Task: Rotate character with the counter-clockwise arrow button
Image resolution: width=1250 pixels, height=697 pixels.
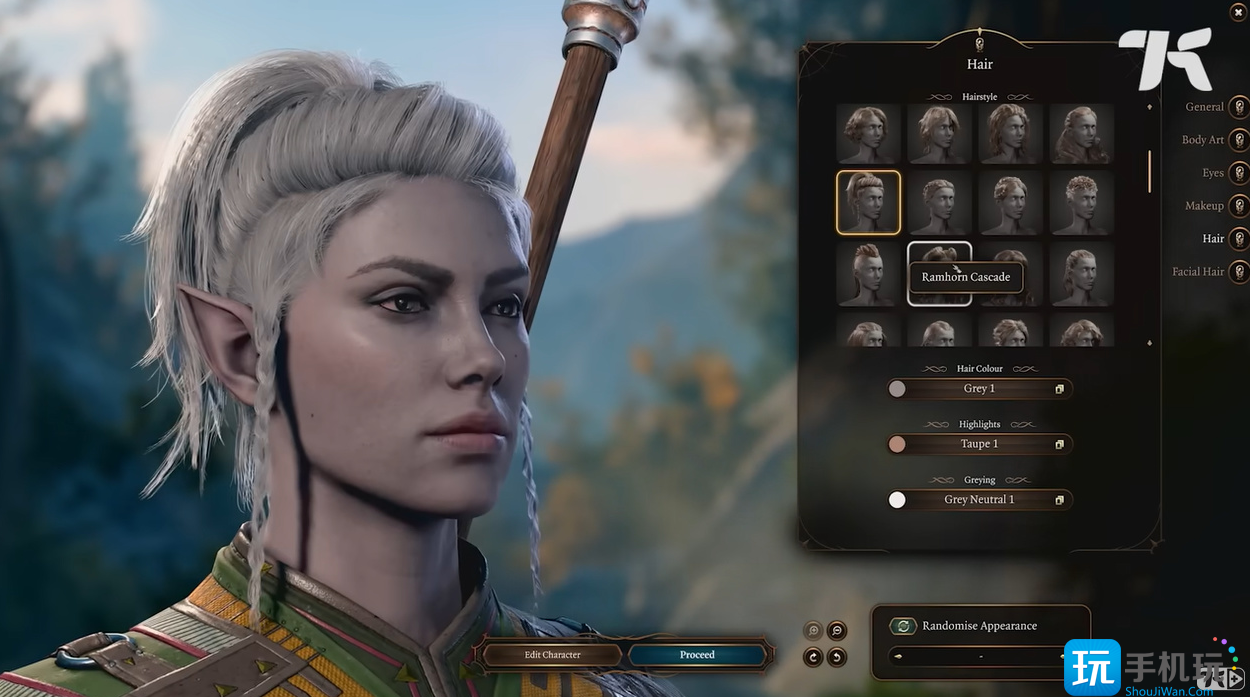Action: (837, 657)
